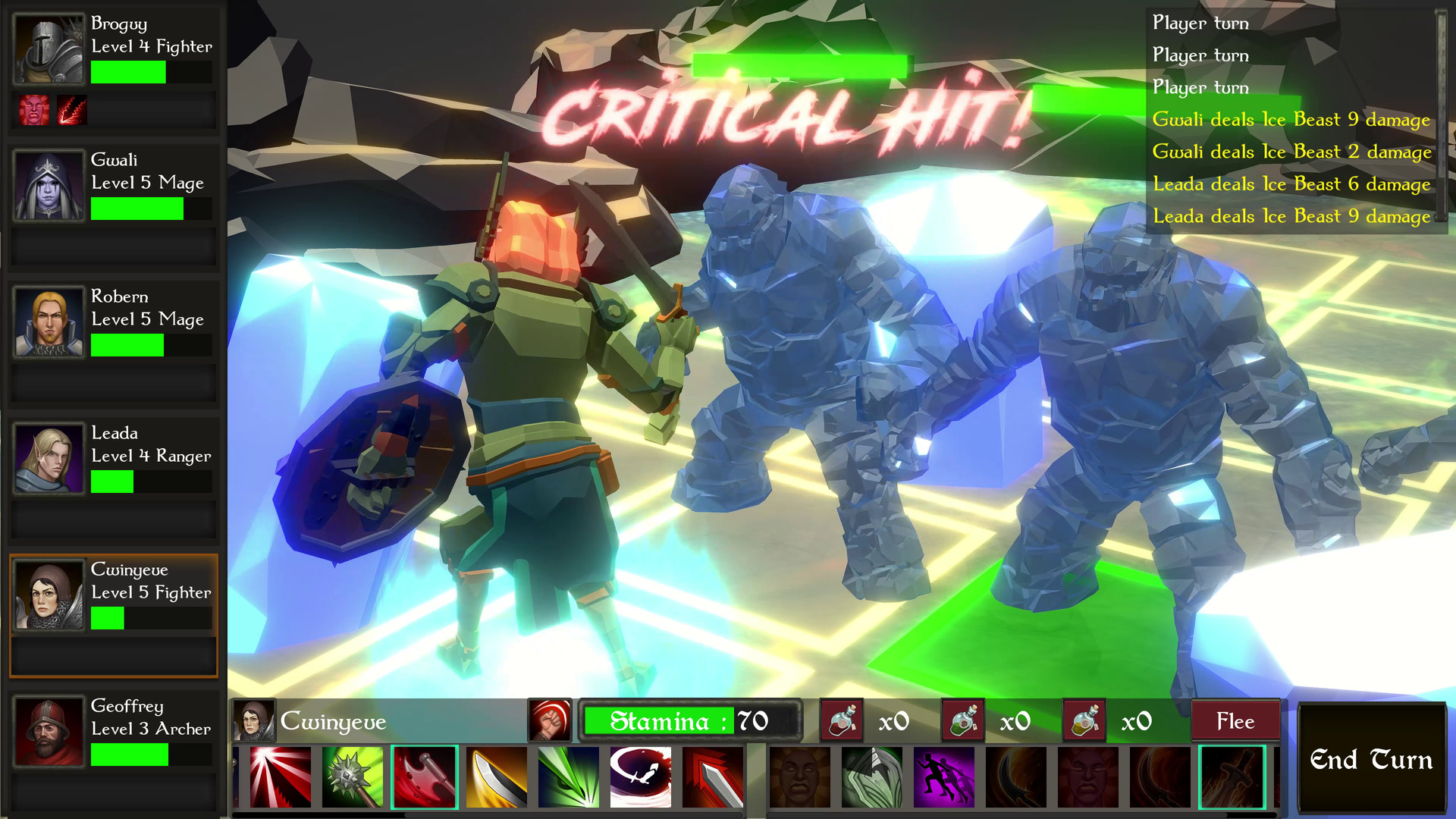This screenshot has height=819, width=1456.
Task: Click the log entry 'Leada deals Ice Beast 6 damage'
Action: pyautogui.click(x=1291, y=184)
